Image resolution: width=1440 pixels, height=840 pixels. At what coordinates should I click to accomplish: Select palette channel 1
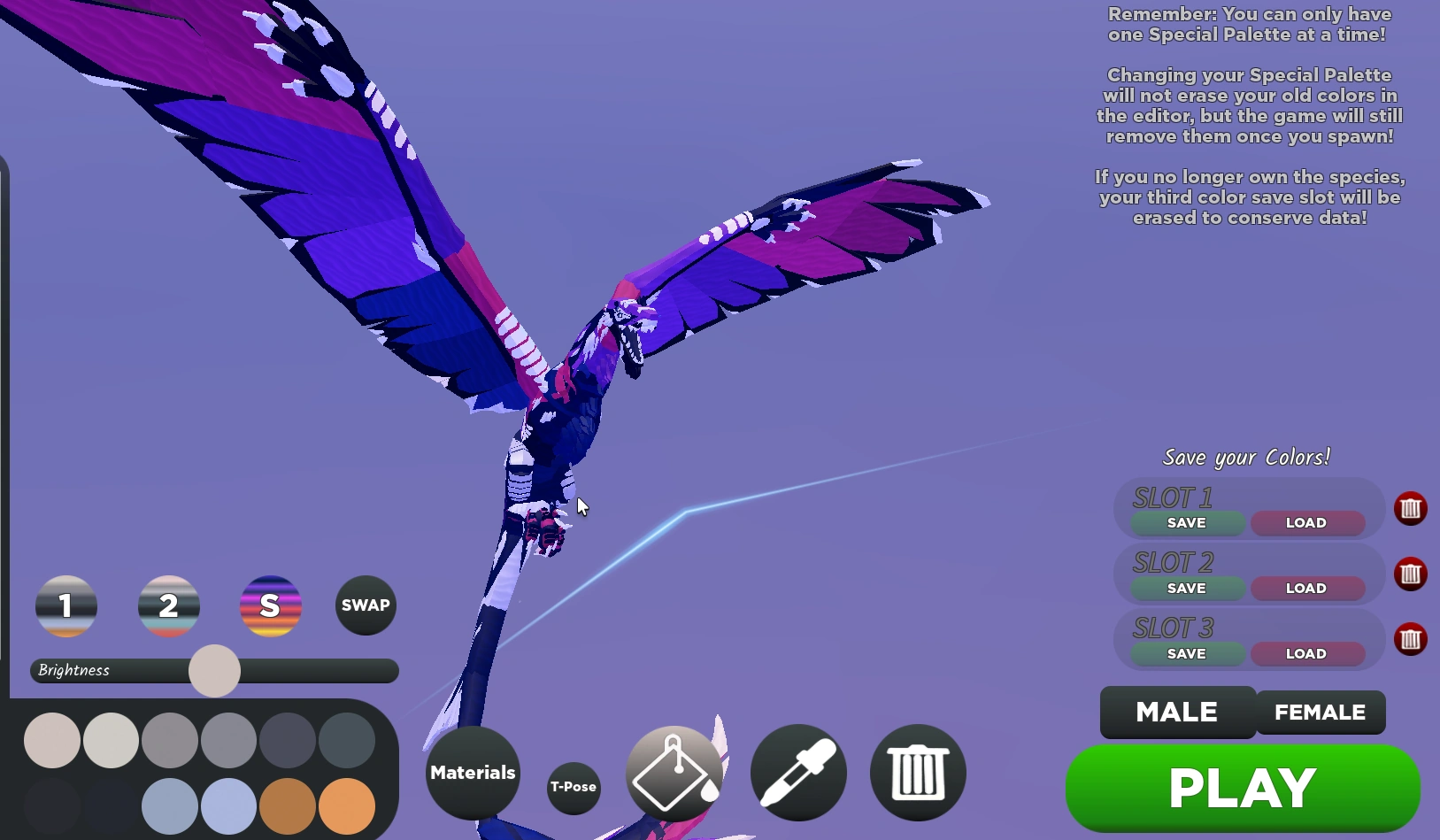click(x=65, y=605)
